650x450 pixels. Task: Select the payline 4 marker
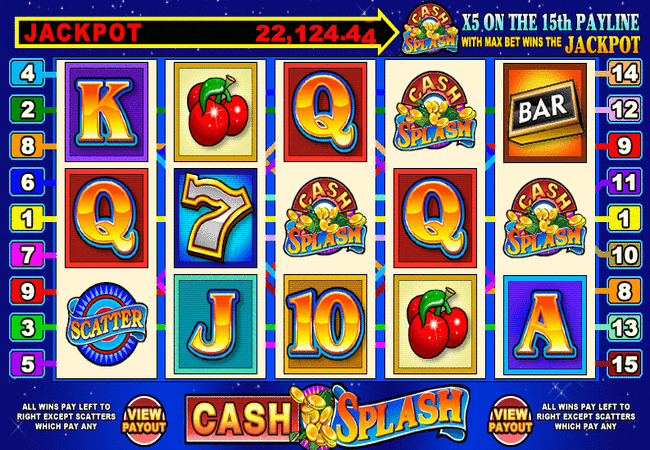(x=25, y=73)
